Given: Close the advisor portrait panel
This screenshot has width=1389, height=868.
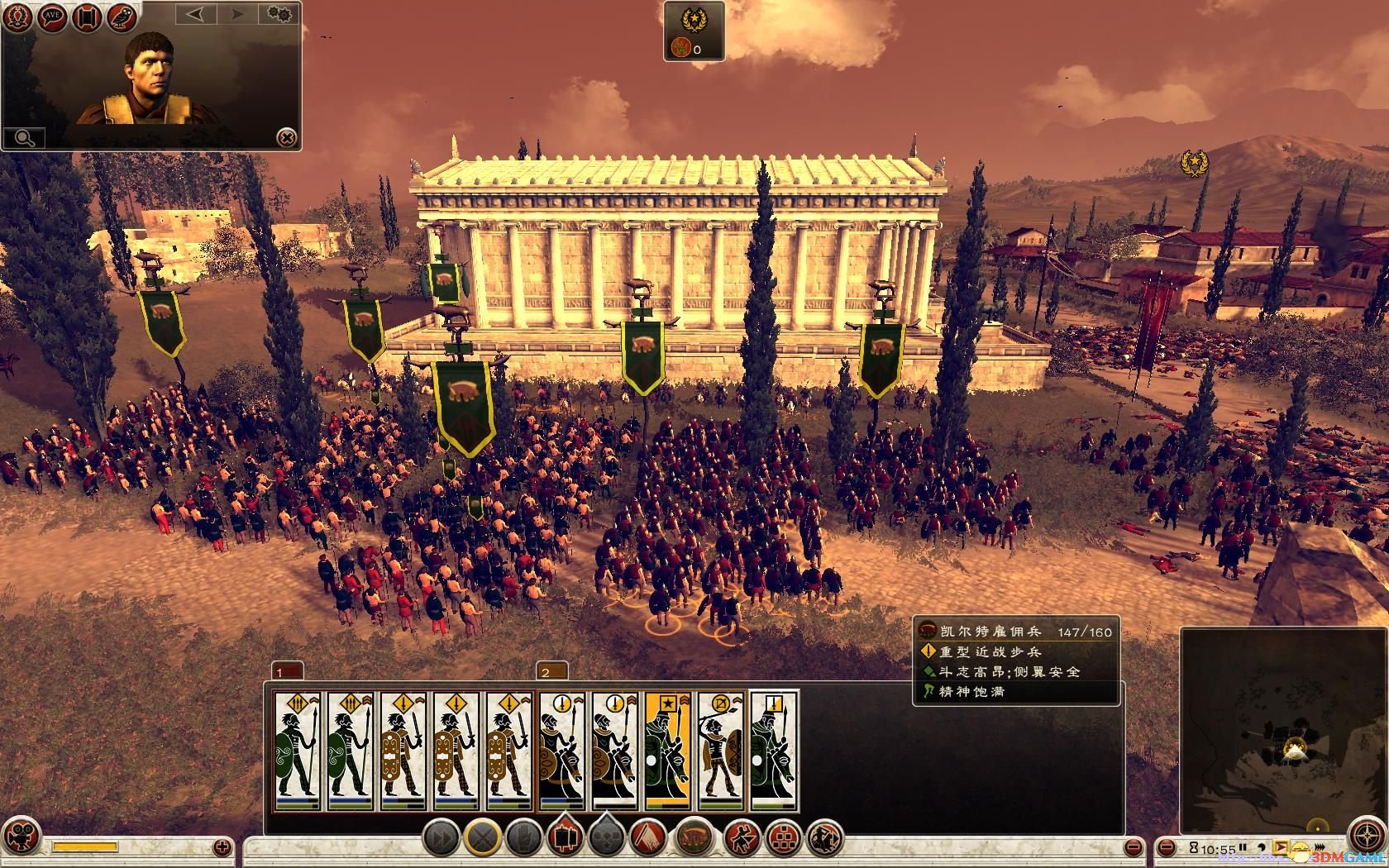Looking at the screenshot, I should tap(286, 137).
